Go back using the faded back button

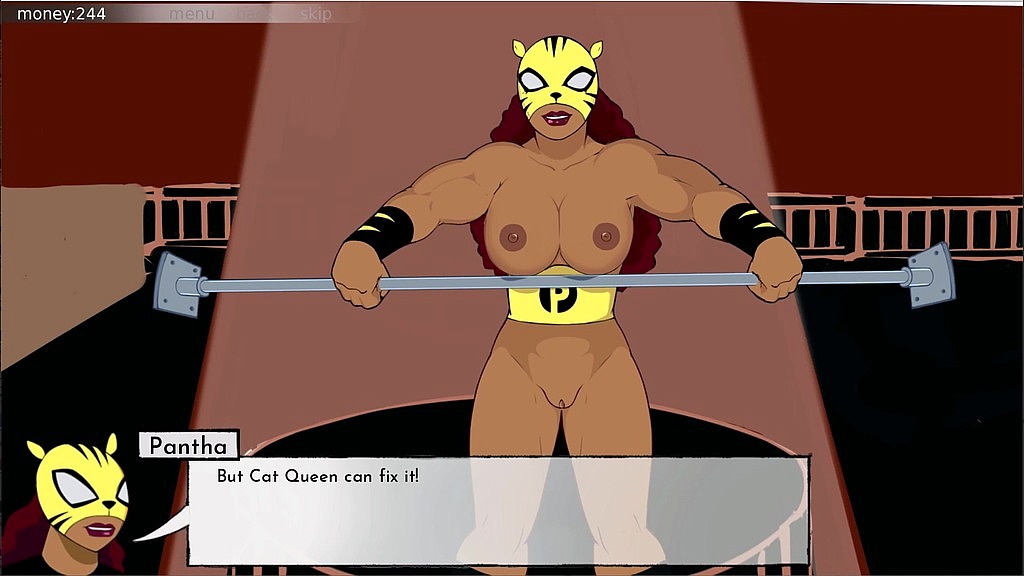[254, 14]
